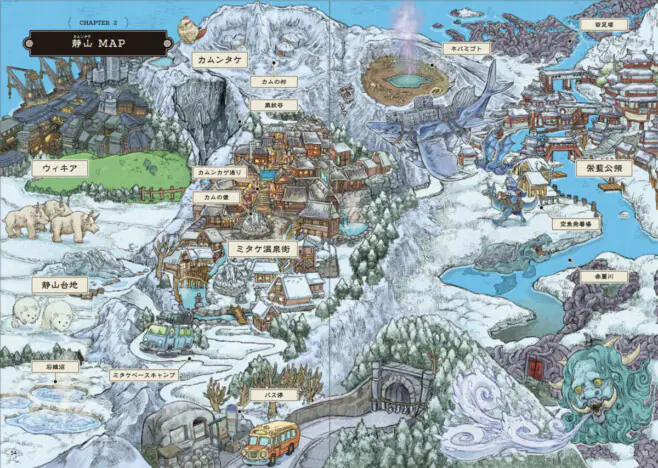Select the カムンタケ map label
The image size is (658, 468).
click(220, 60)
